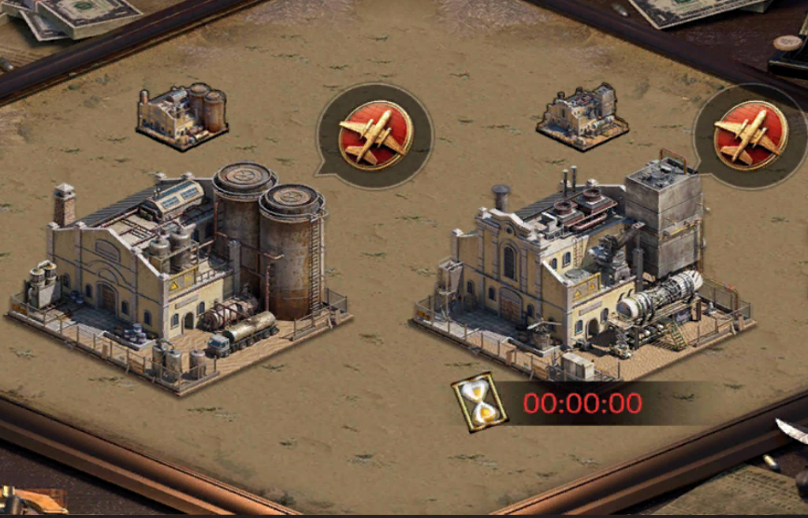Collect the airplane bubble above the turbine factory
Image resolution: width=808 pixels, height=518 pixels.
coord(750,134)
